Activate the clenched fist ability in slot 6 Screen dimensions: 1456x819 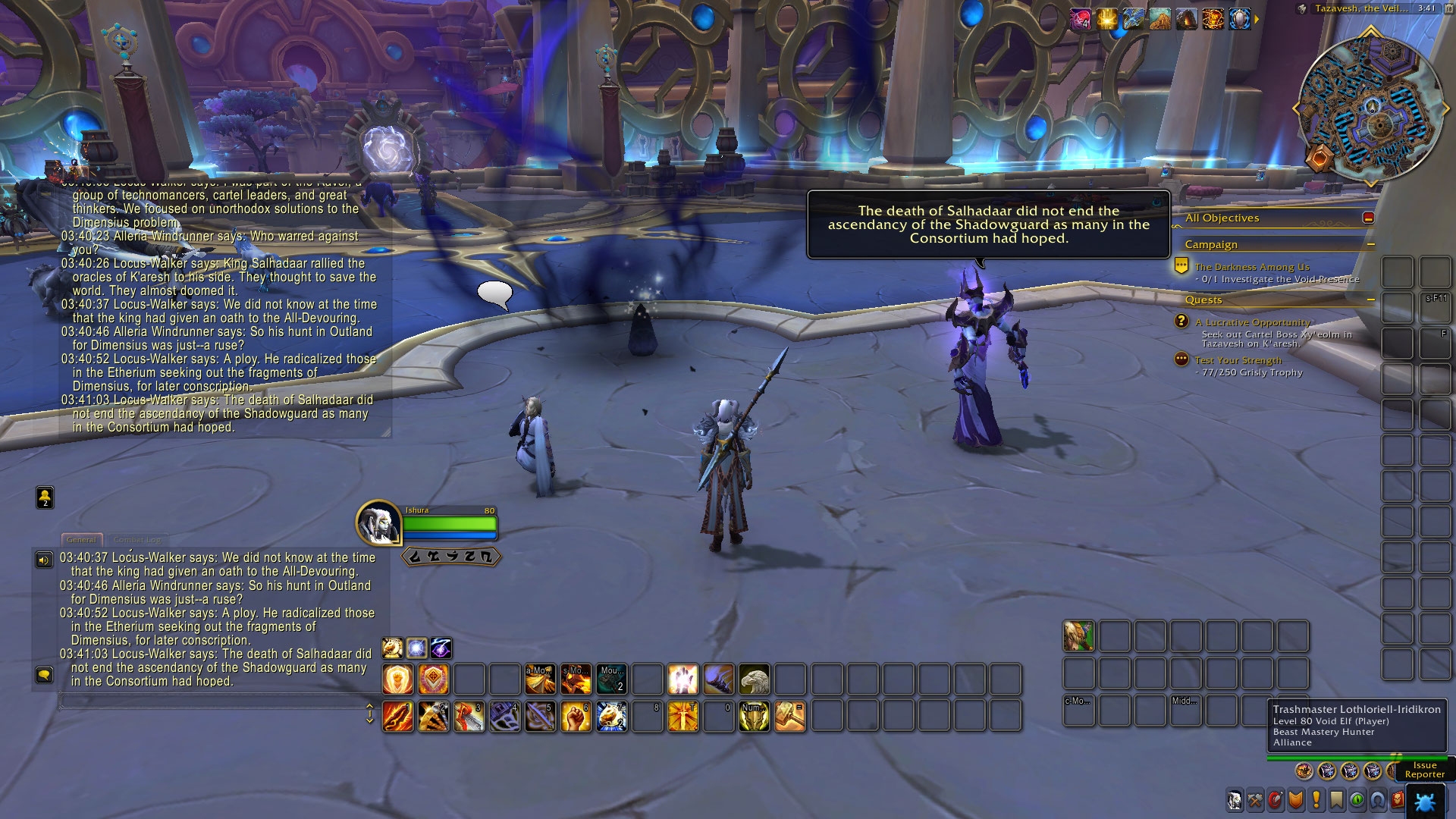[x=576, y=717]
